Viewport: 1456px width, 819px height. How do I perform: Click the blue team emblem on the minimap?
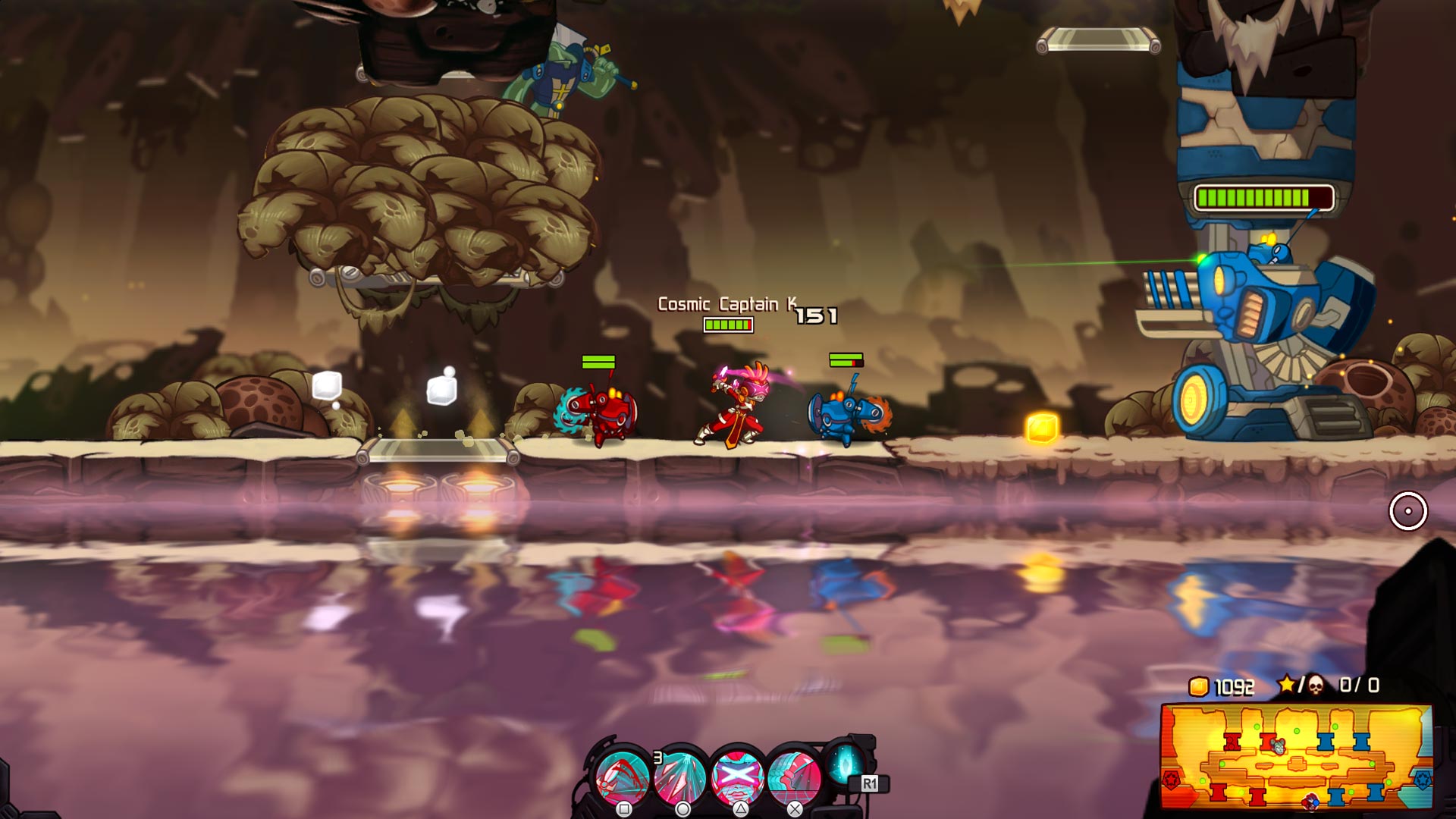click(x=1423, y=781)
